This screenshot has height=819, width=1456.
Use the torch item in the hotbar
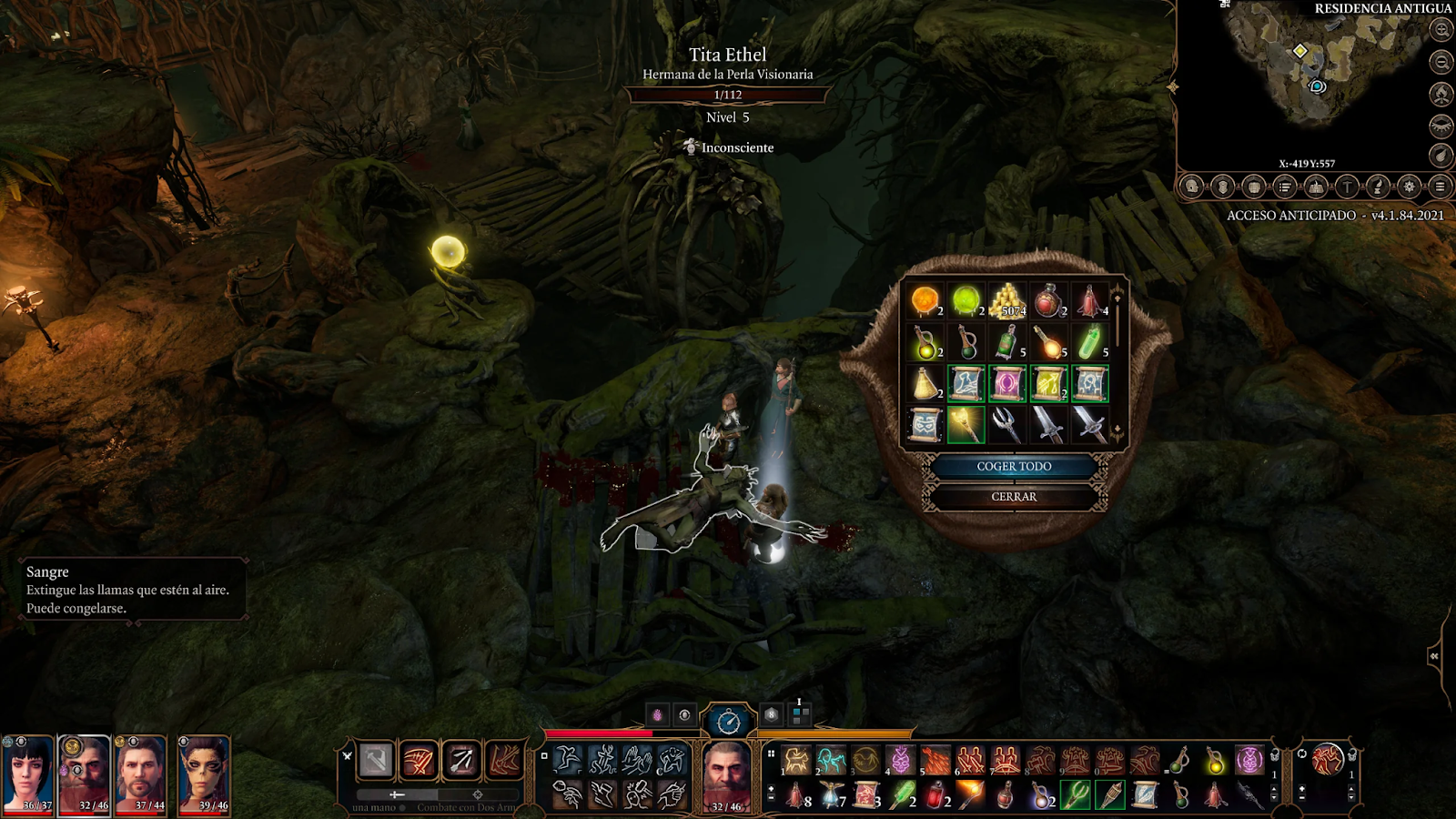pos(971,795)
